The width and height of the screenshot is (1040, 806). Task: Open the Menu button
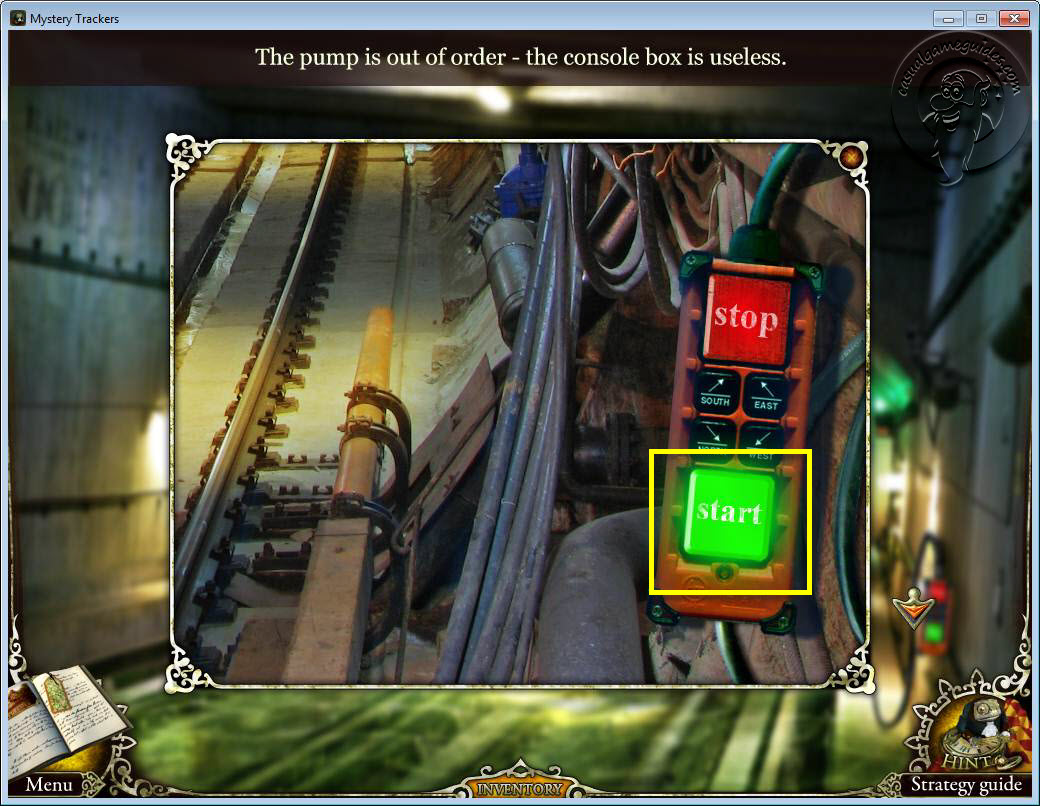tap(49, 784)
